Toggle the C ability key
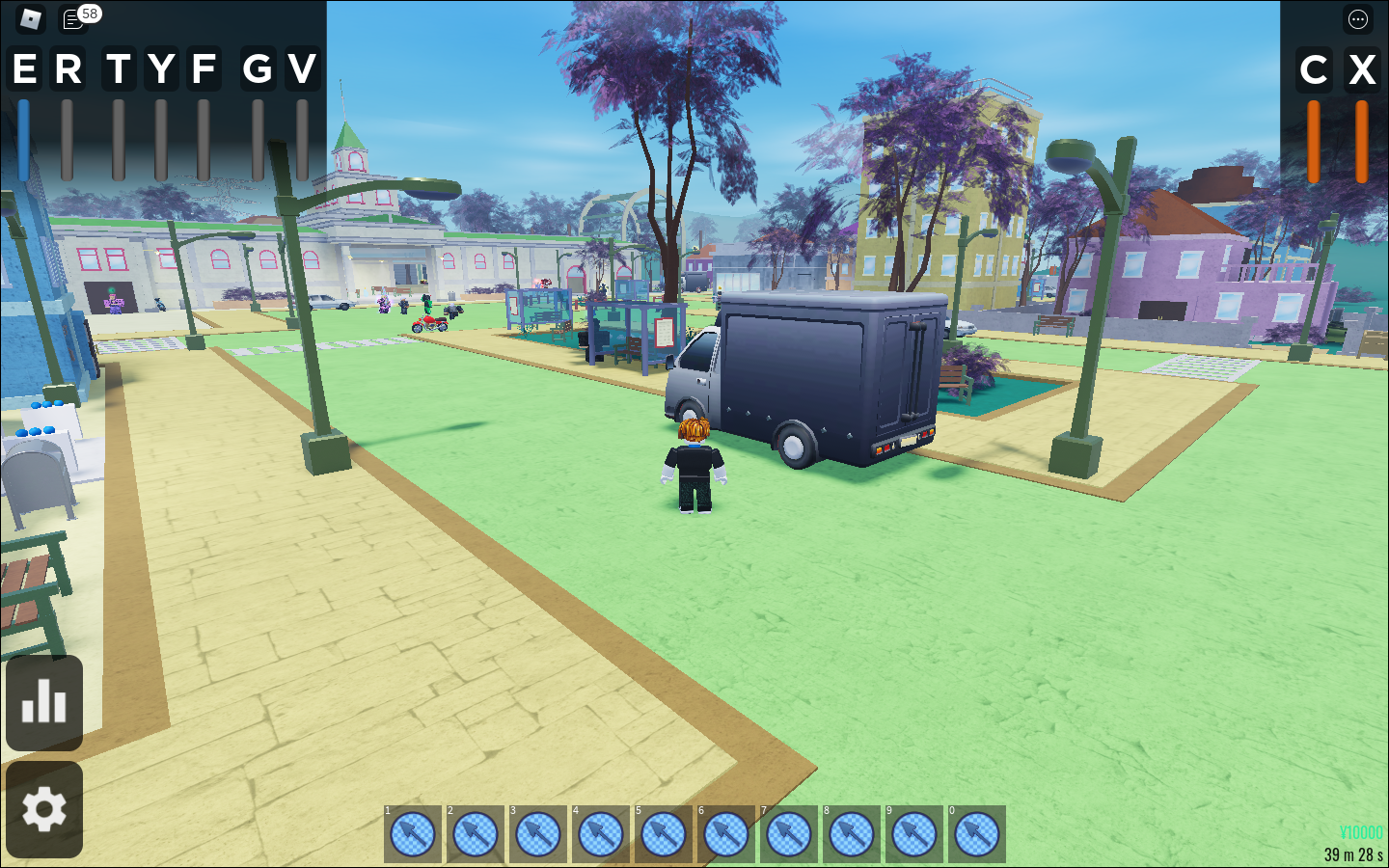 click(x=1314, y=68)
